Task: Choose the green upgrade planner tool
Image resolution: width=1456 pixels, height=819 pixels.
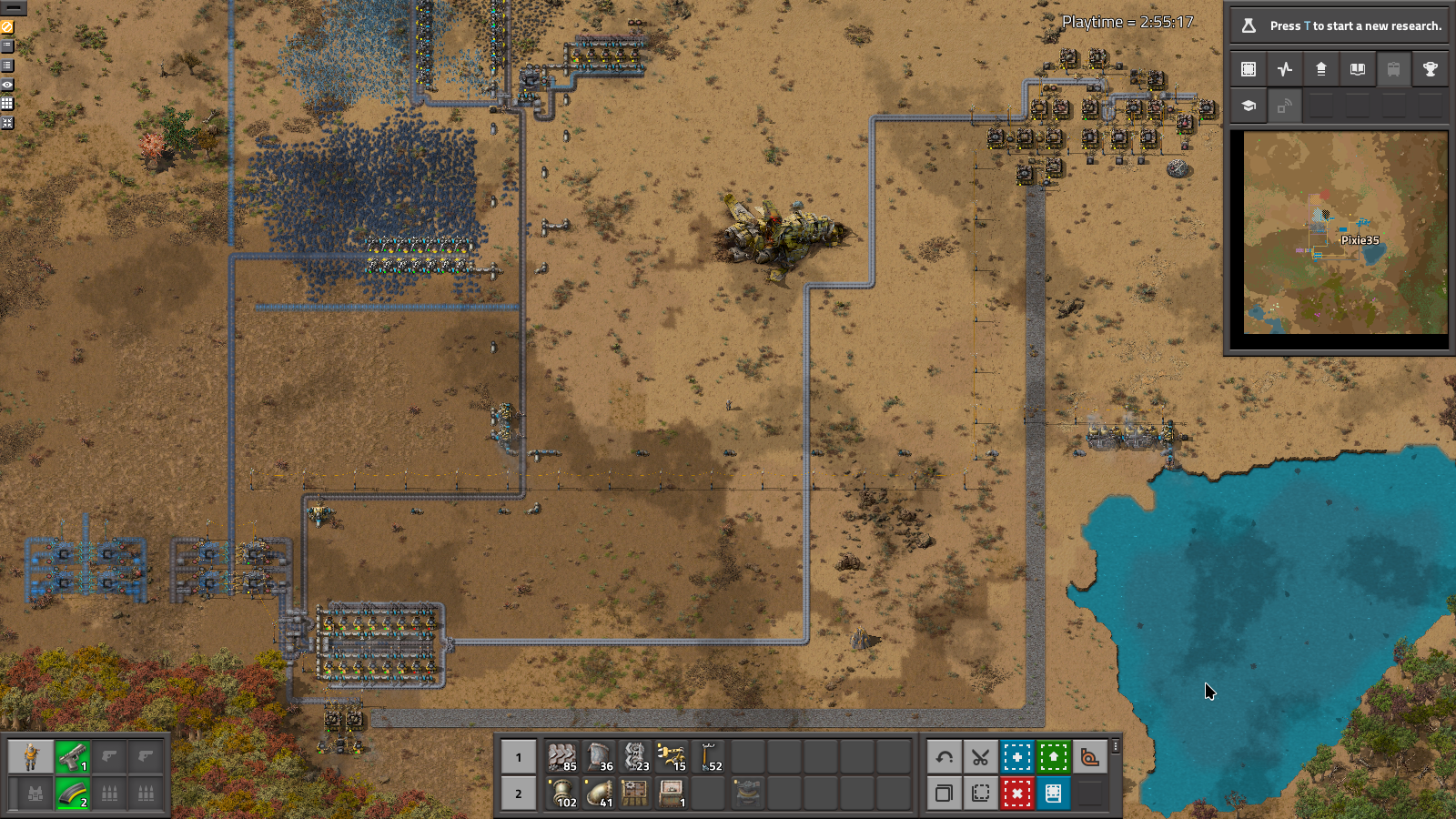Action: [1053, 756]
